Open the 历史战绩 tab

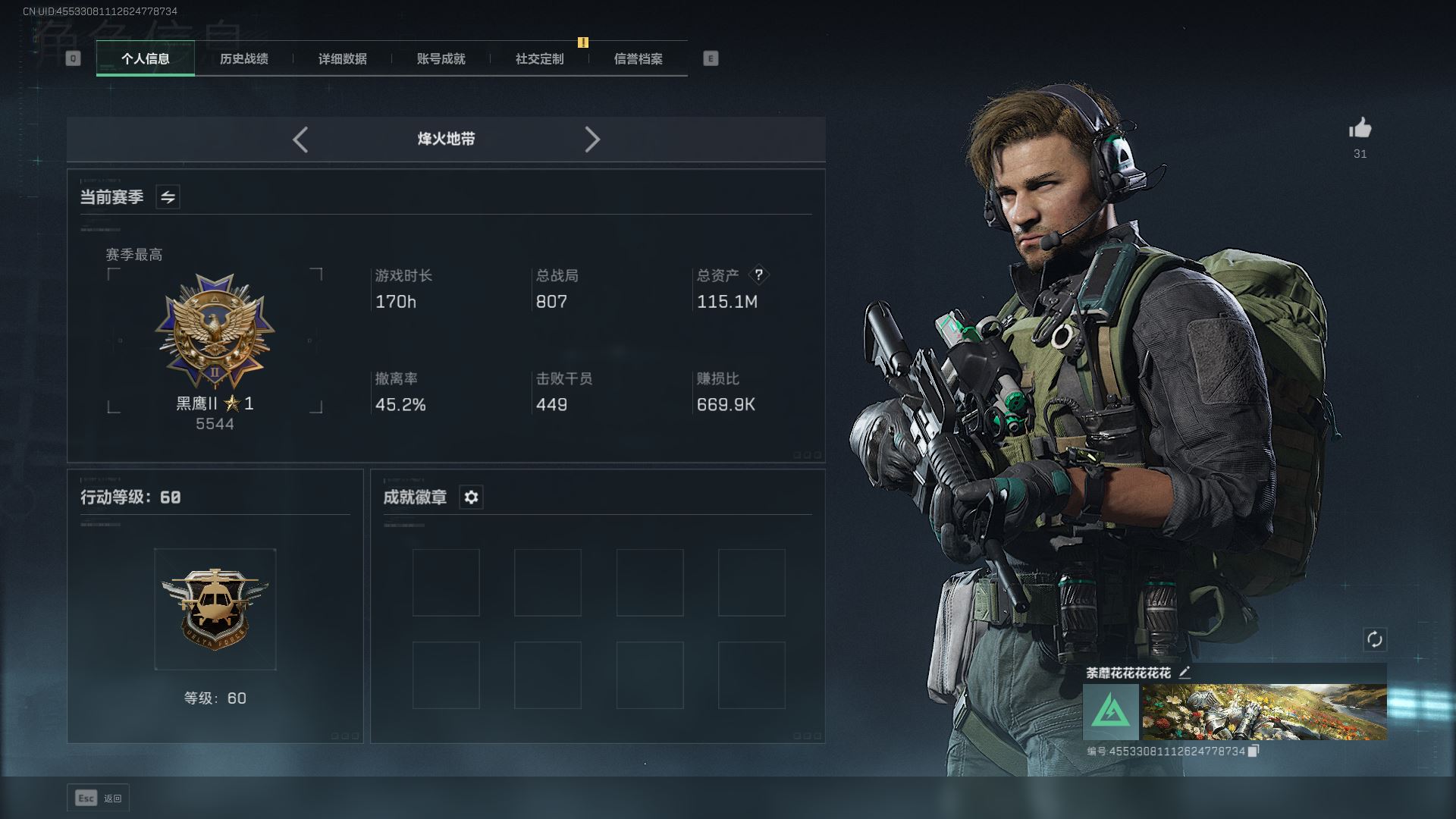243,58
